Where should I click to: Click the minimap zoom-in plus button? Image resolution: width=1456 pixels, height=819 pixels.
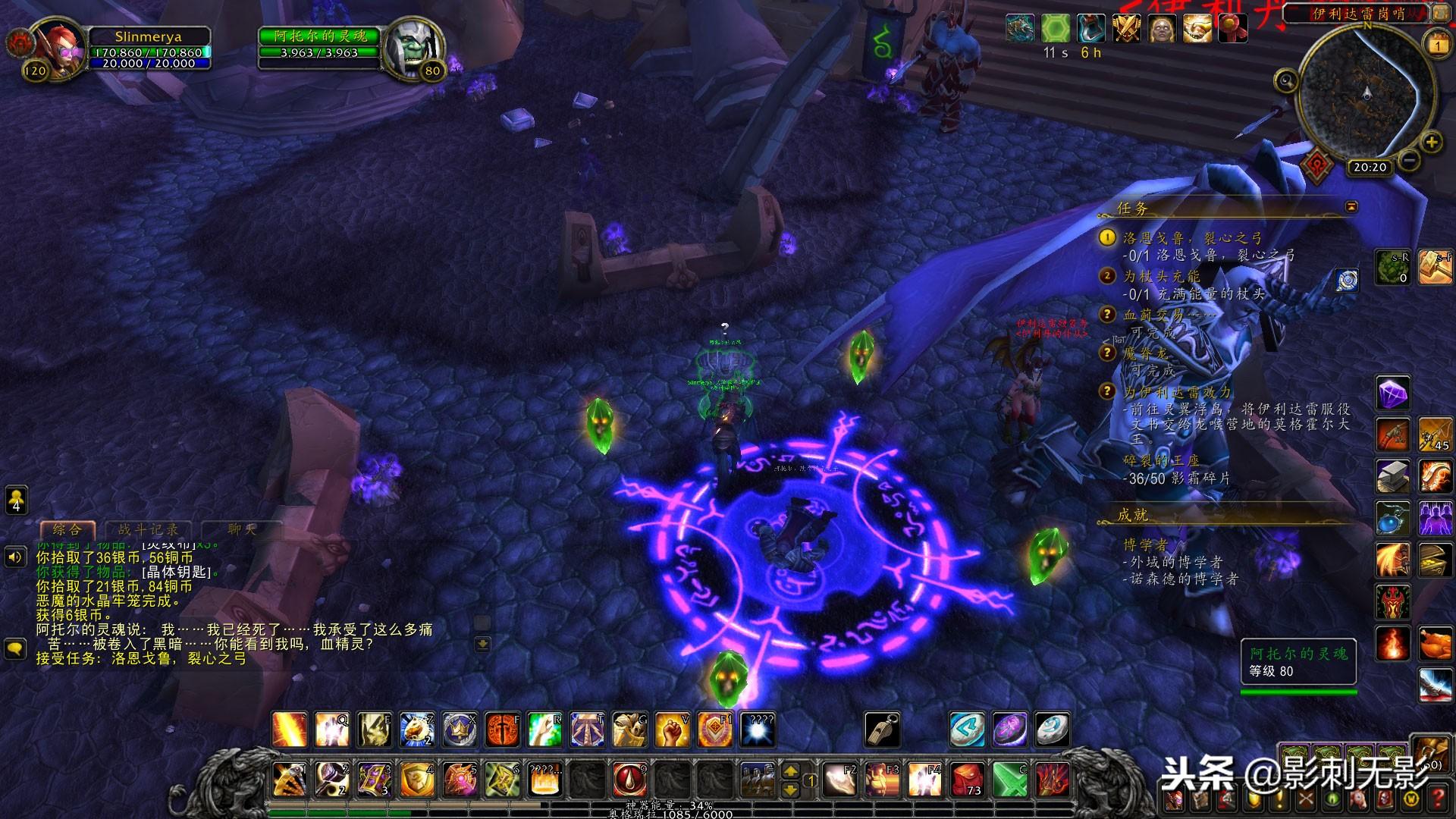[1431, 142]
